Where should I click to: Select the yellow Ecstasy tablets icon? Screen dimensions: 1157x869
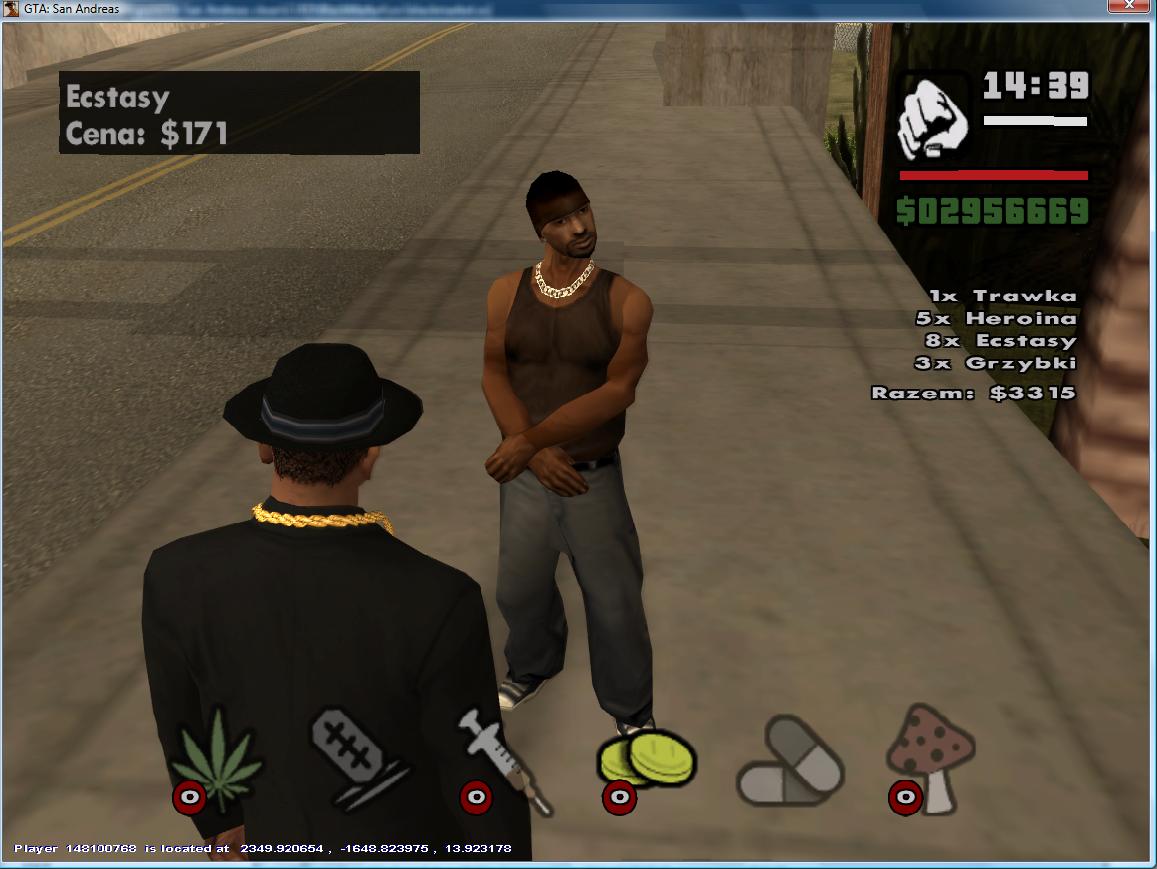[x=646, y=757]
